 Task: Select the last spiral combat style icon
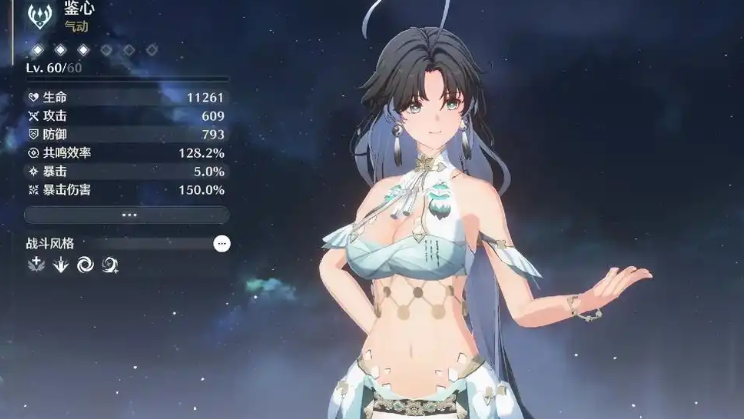pos(109,264)
